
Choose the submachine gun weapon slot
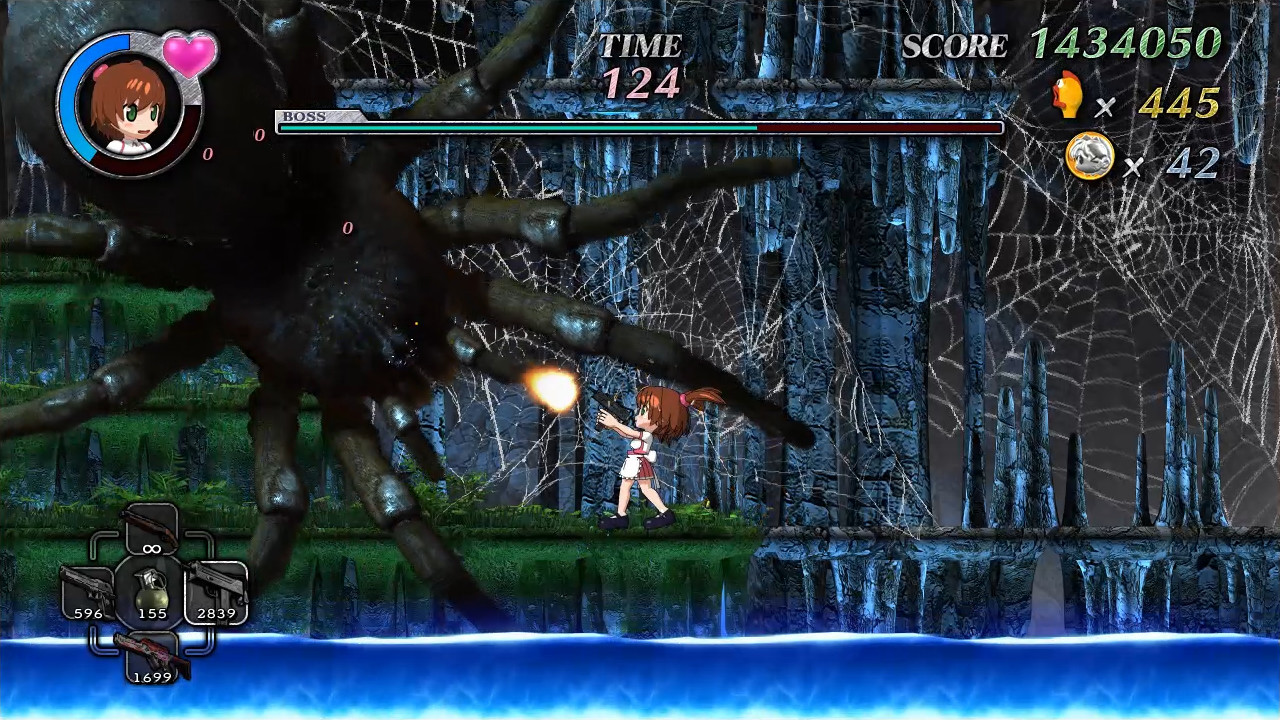(215, 591)
